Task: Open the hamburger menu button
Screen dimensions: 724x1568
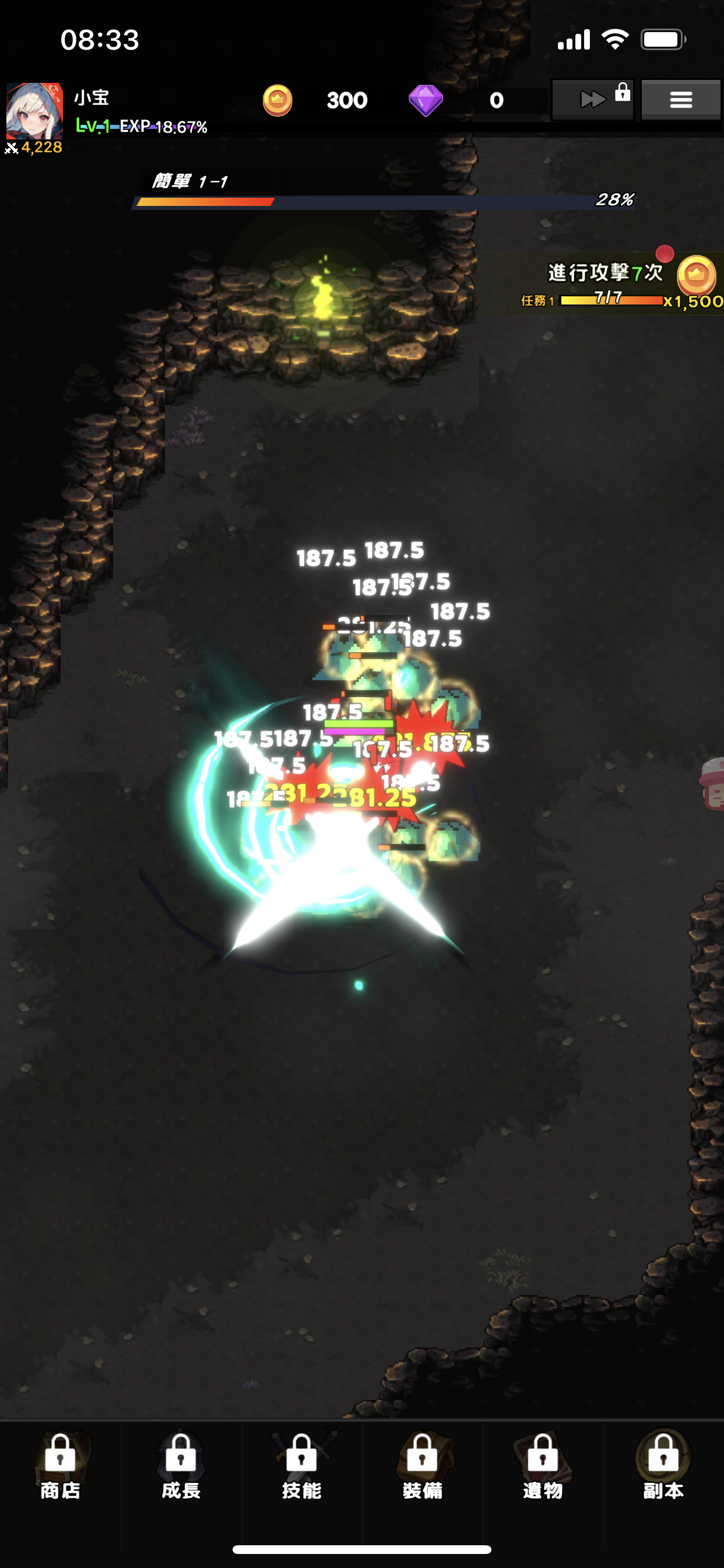Action: [x=680, y=99]
